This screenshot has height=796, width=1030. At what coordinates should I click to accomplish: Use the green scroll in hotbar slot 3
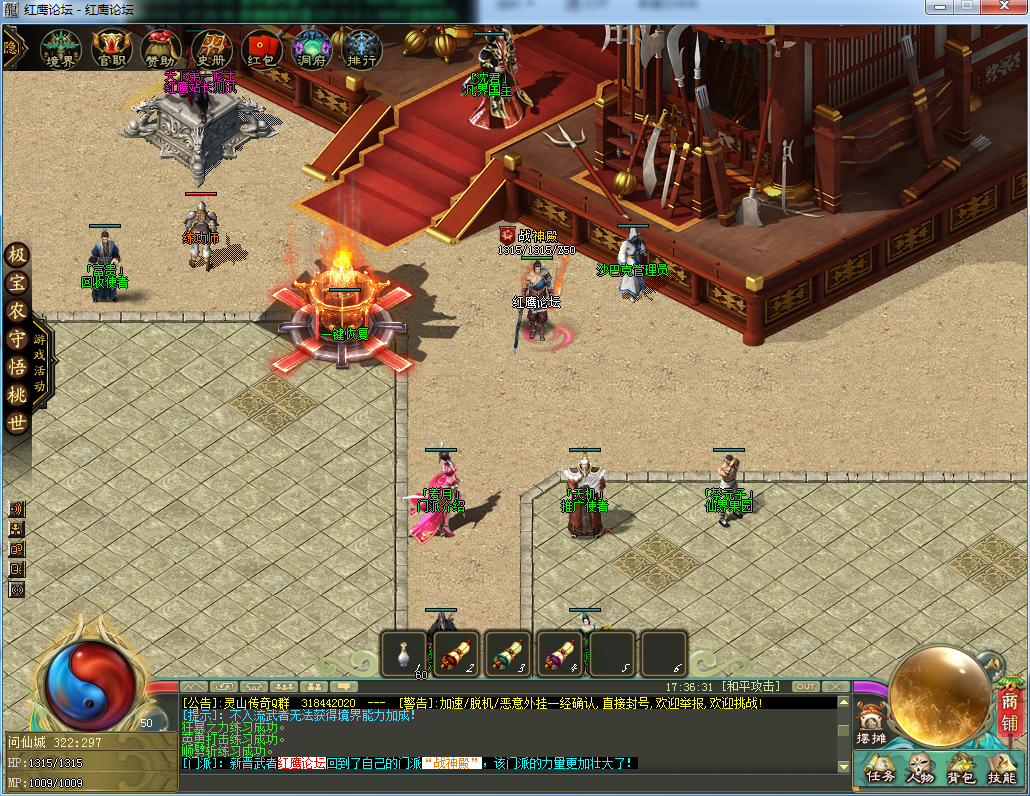point(508,654)
